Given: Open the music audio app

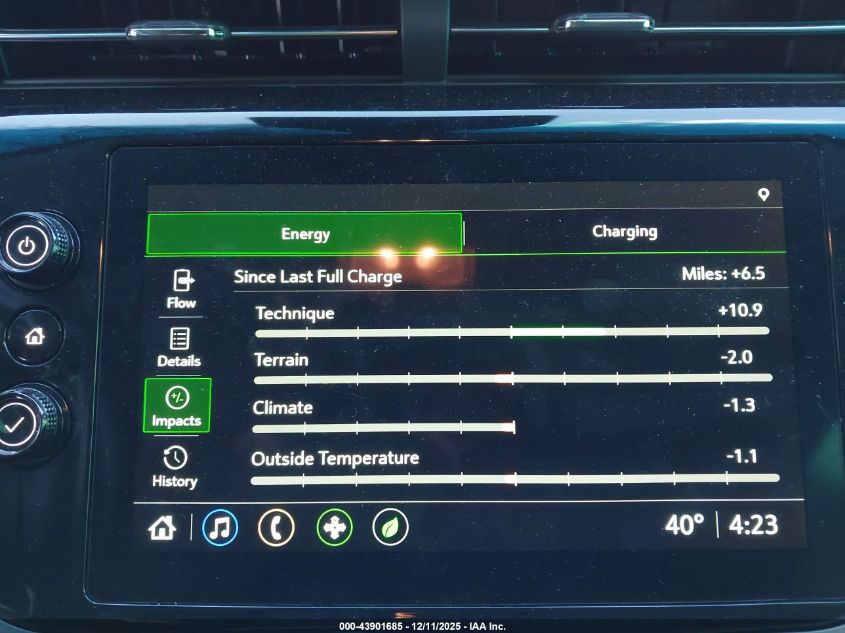Looking at the screenshot, I should 220,528.
